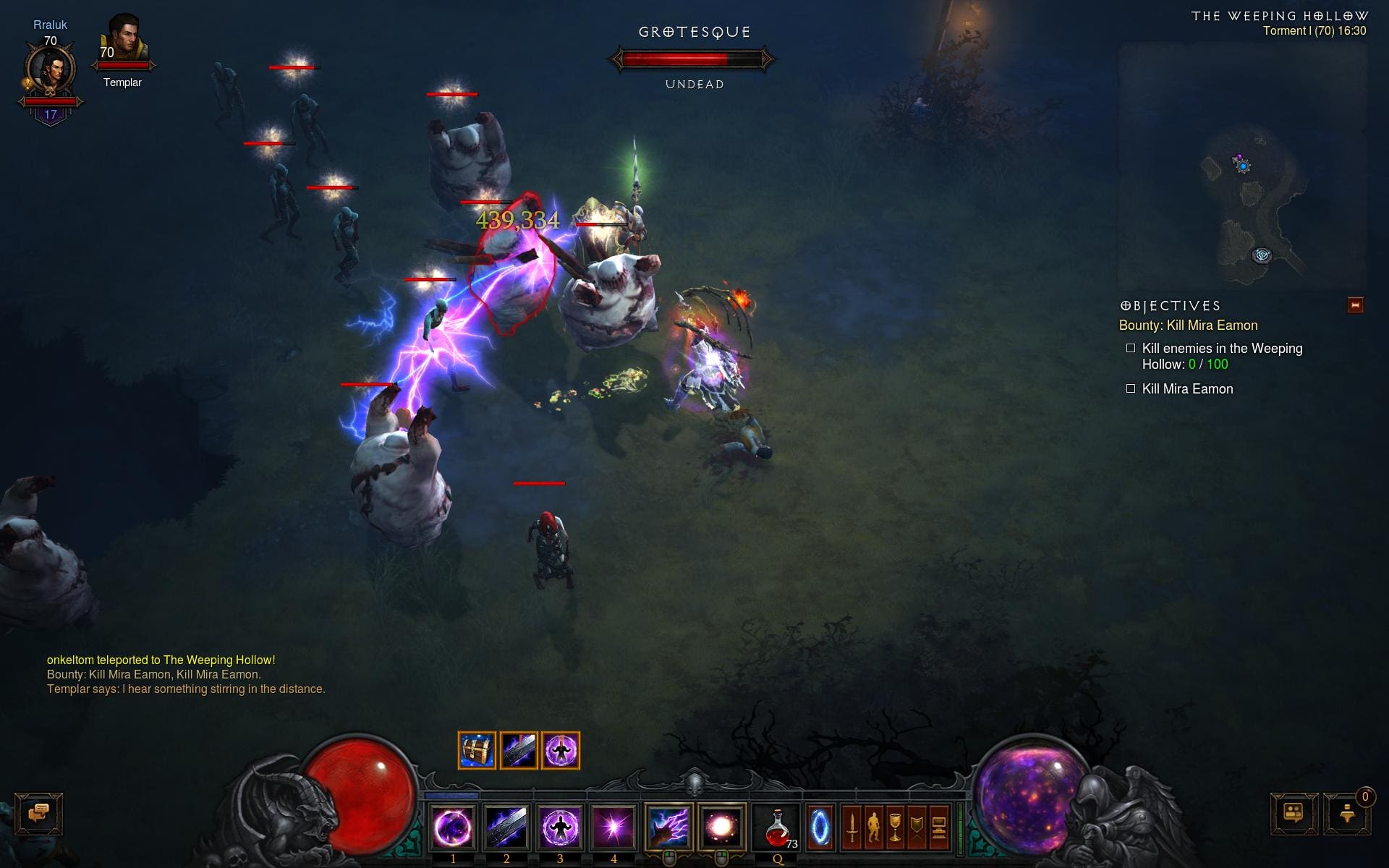Open the notifications button showing 0
This screenshot has width=1389, height=868.
click(x=1347, y=814)
